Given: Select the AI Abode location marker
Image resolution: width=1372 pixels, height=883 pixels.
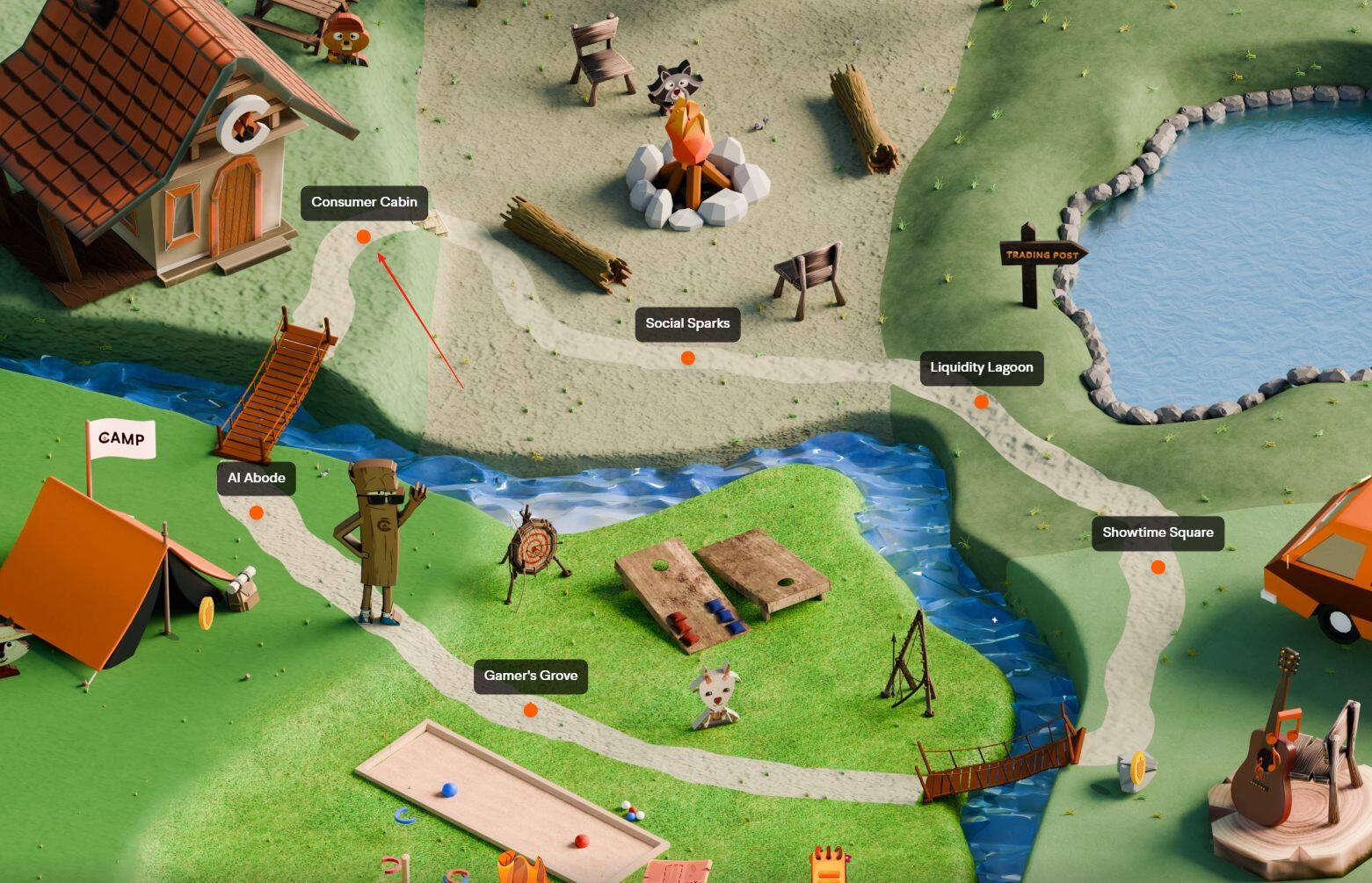Looking at the screenshot, I should [x=256, y=512].
